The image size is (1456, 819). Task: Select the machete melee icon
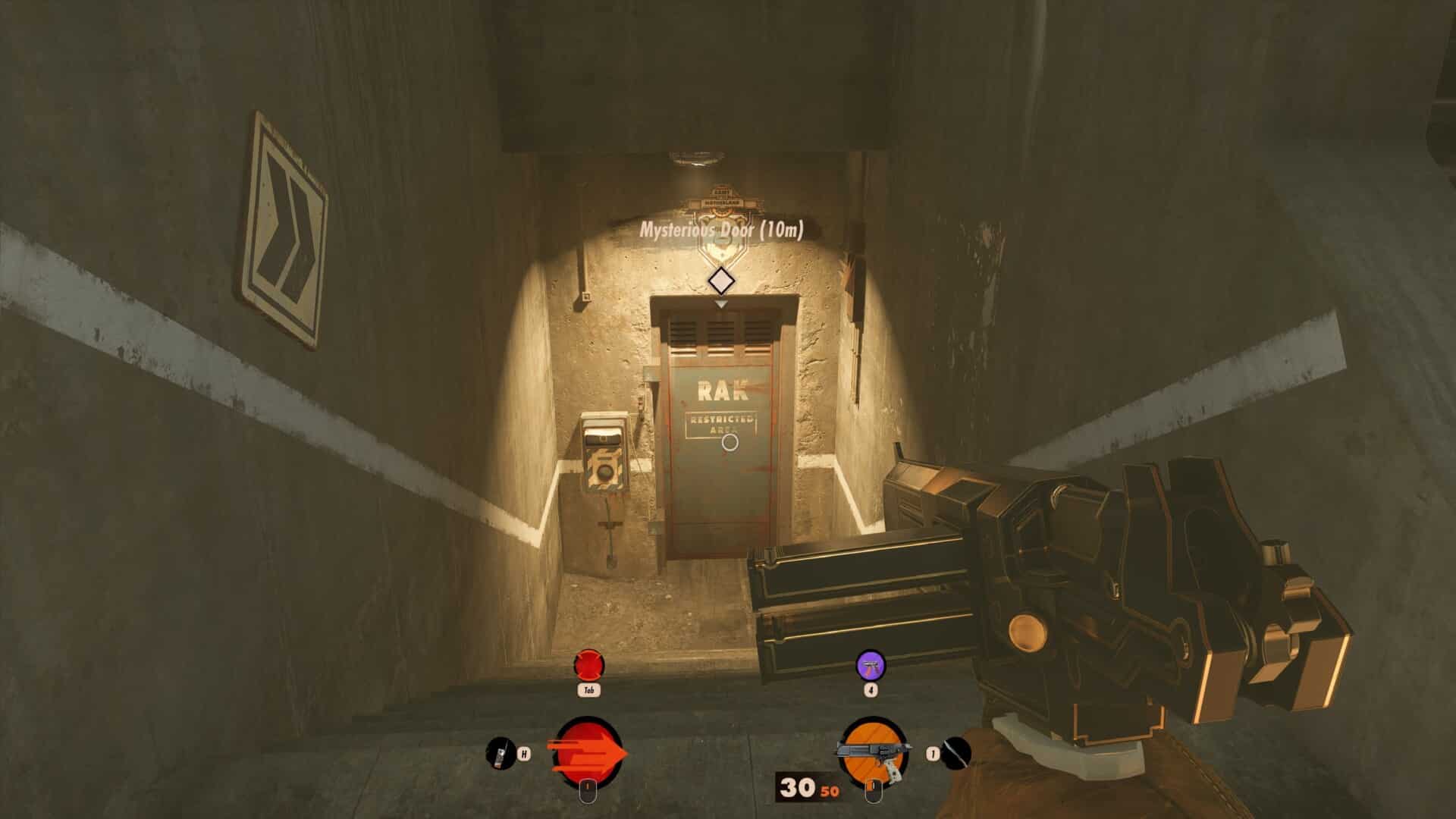(957, 754)
